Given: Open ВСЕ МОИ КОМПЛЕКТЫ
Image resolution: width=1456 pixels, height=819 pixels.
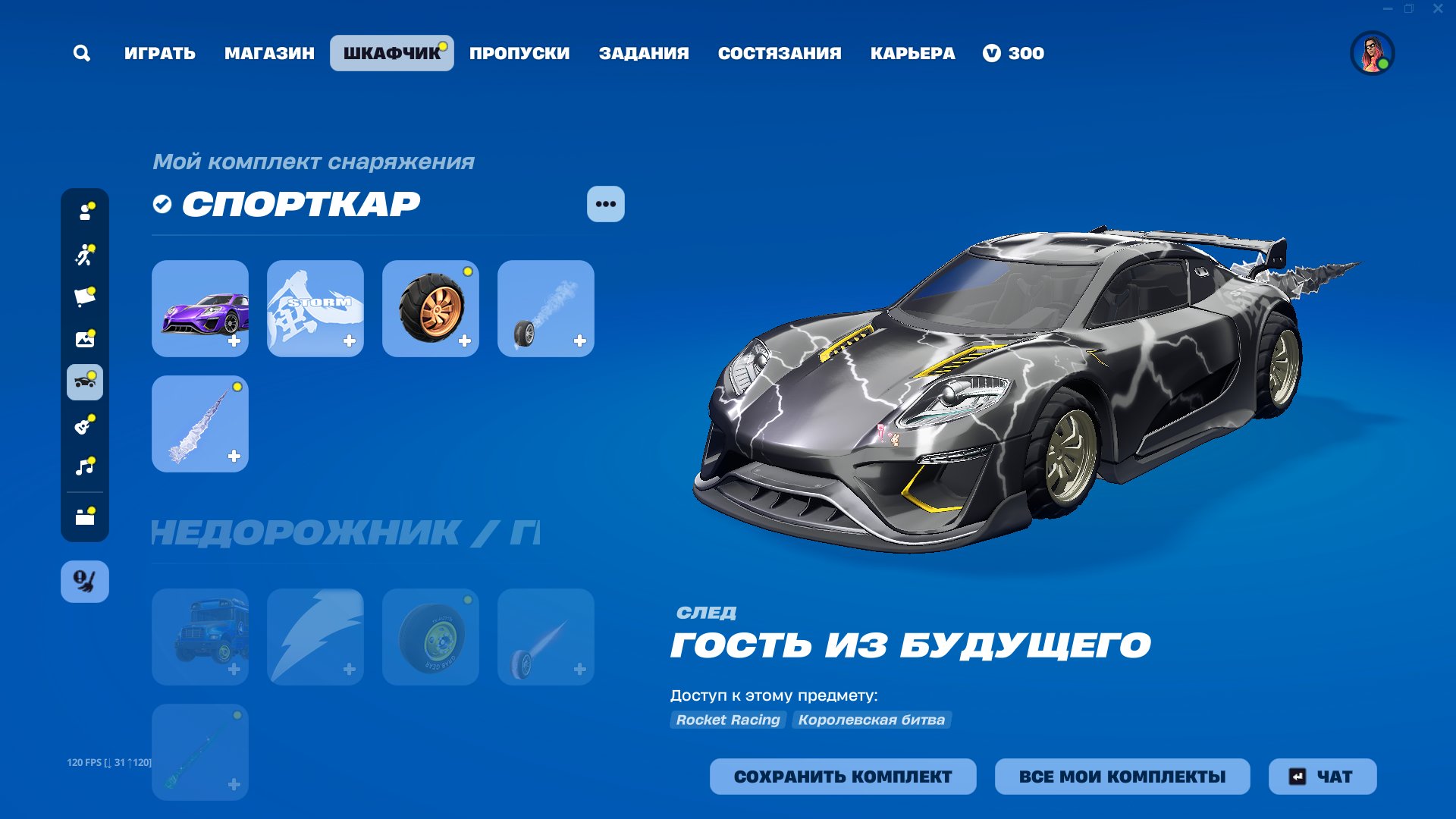Looking at the screenshot, I should click(x=1122, y=777).
